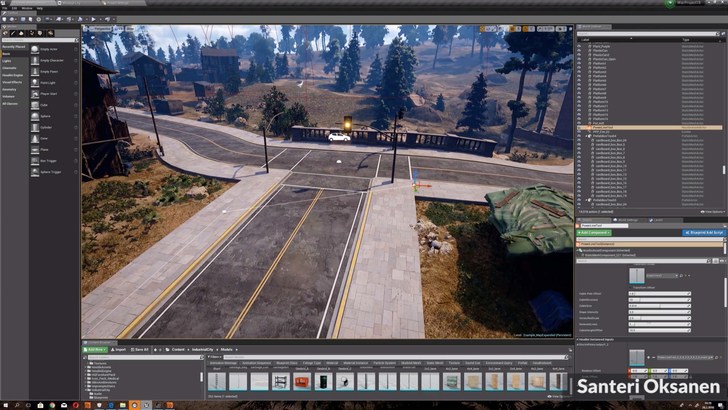
Task: Open the Windows Start menu
Action: [6, 403]
